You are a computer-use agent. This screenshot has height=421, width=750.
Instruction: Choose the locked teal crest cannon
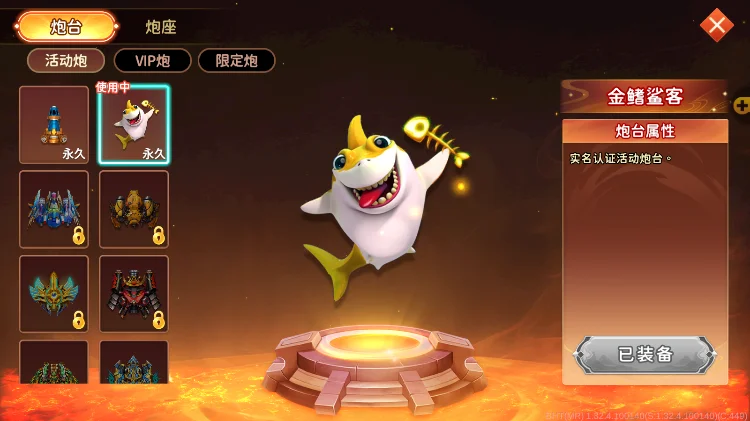54,294
